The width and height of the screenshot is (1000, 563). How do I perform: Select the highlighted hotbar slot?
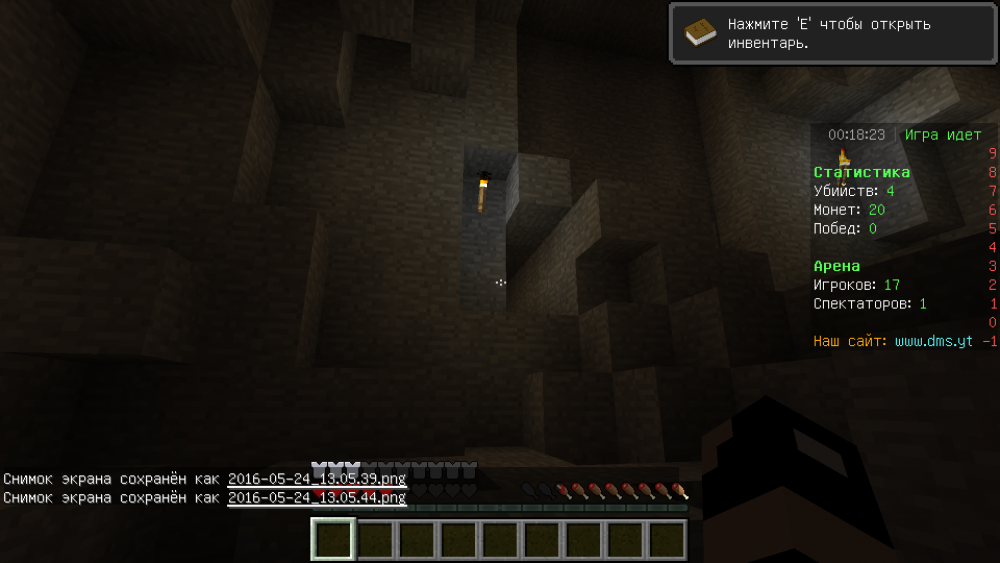(x=332, y=540)
